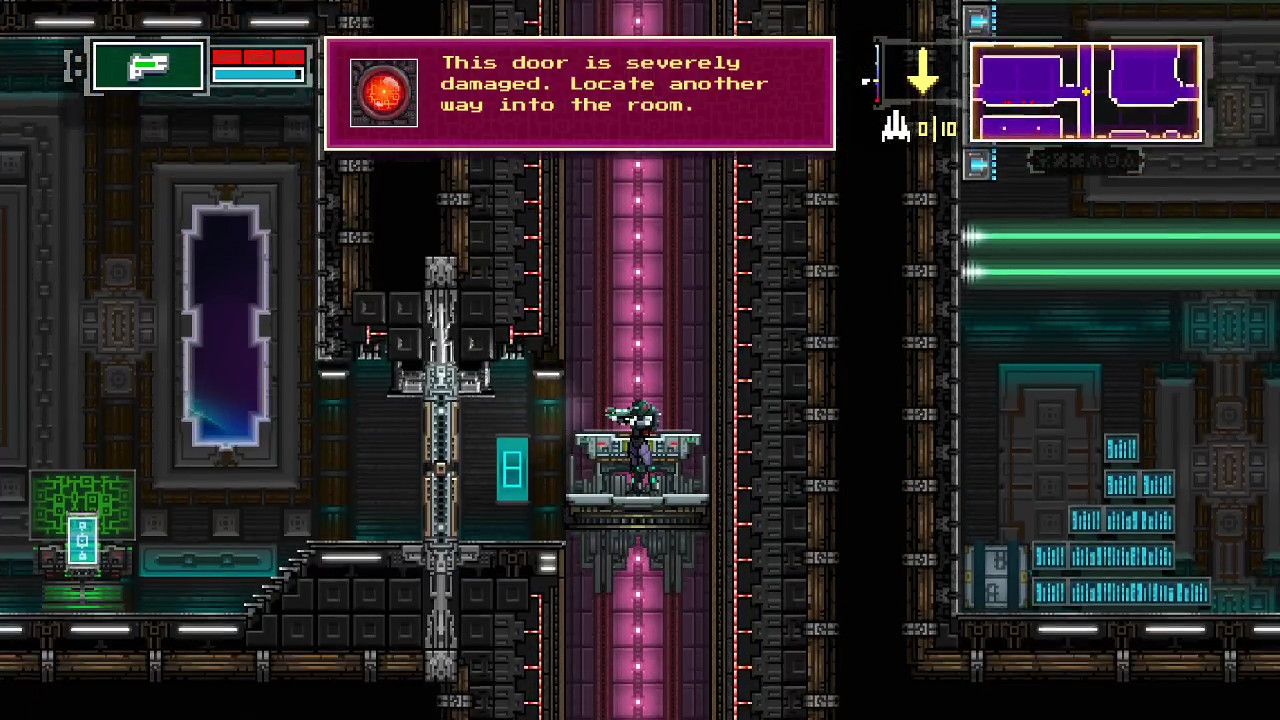Viewport: 1280px width, 720px height.
Task: Toggle the first red health segment
Action: coord(227,58)
